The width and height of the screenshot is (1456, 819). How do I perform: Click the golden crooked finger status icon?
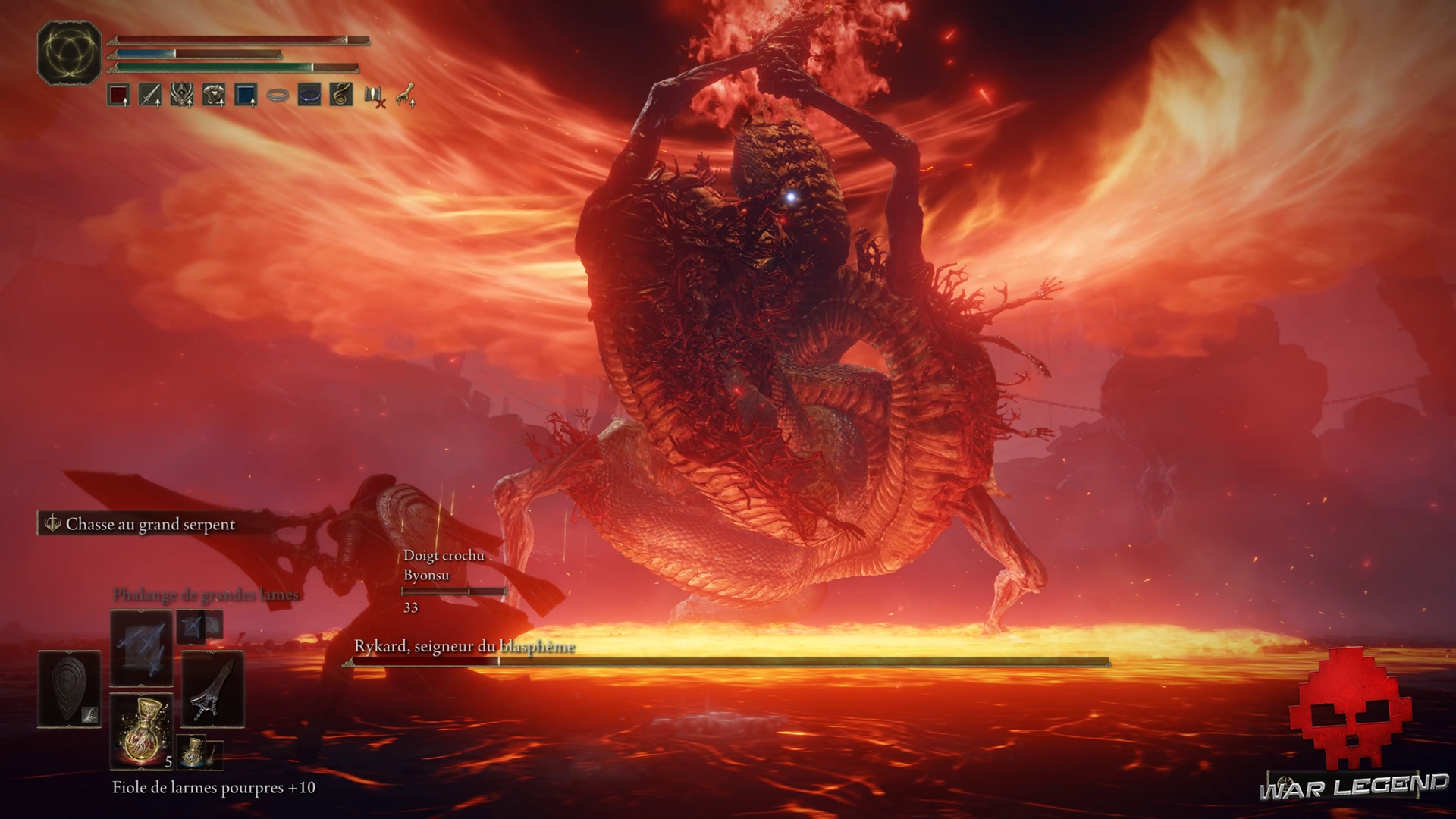pyautogui.click(x=406, y=96)
